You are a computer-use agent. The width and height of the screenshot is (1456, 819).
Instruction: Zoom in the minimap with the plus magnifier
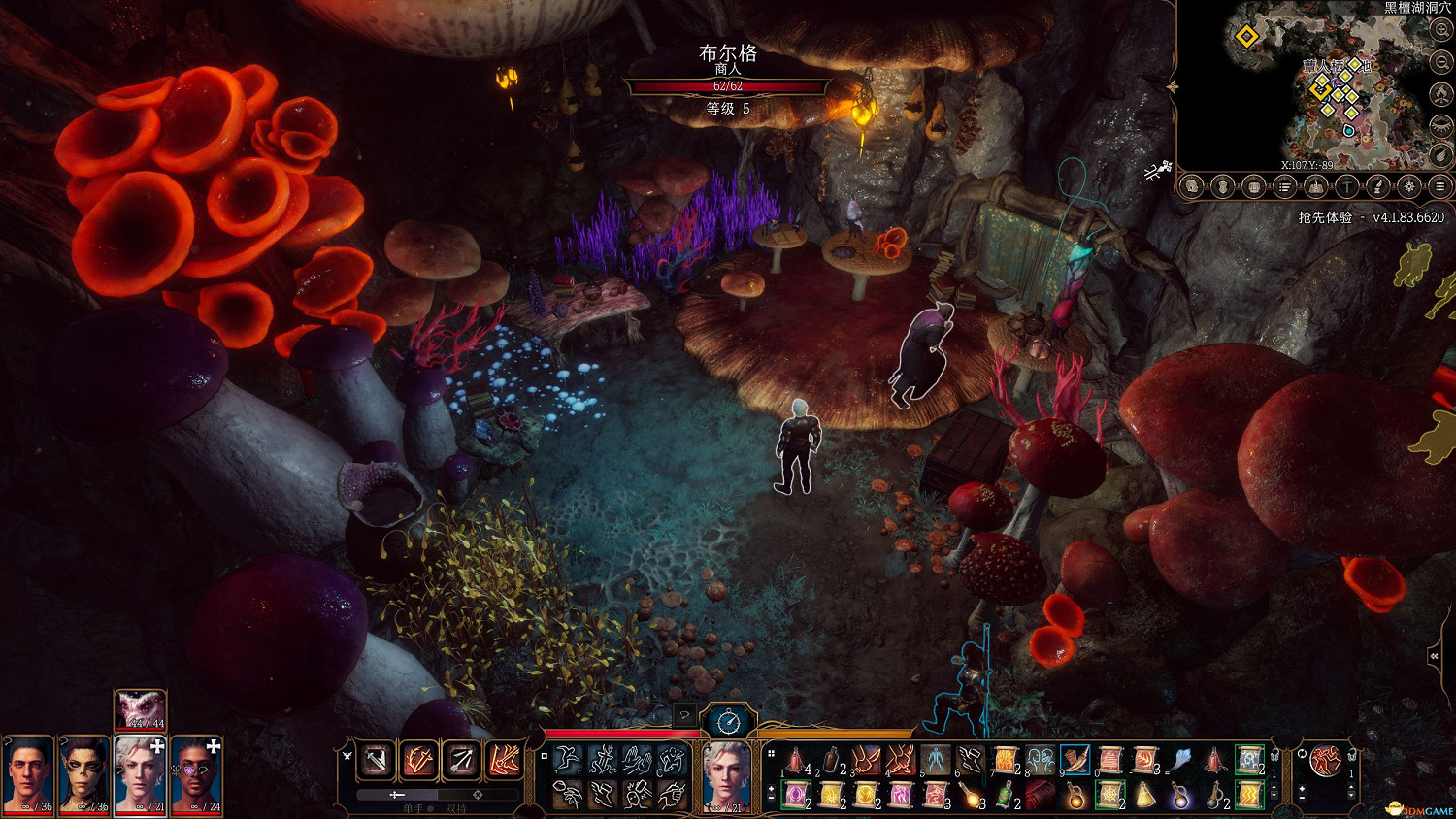pyautogui.click(x=1441, y=30)
